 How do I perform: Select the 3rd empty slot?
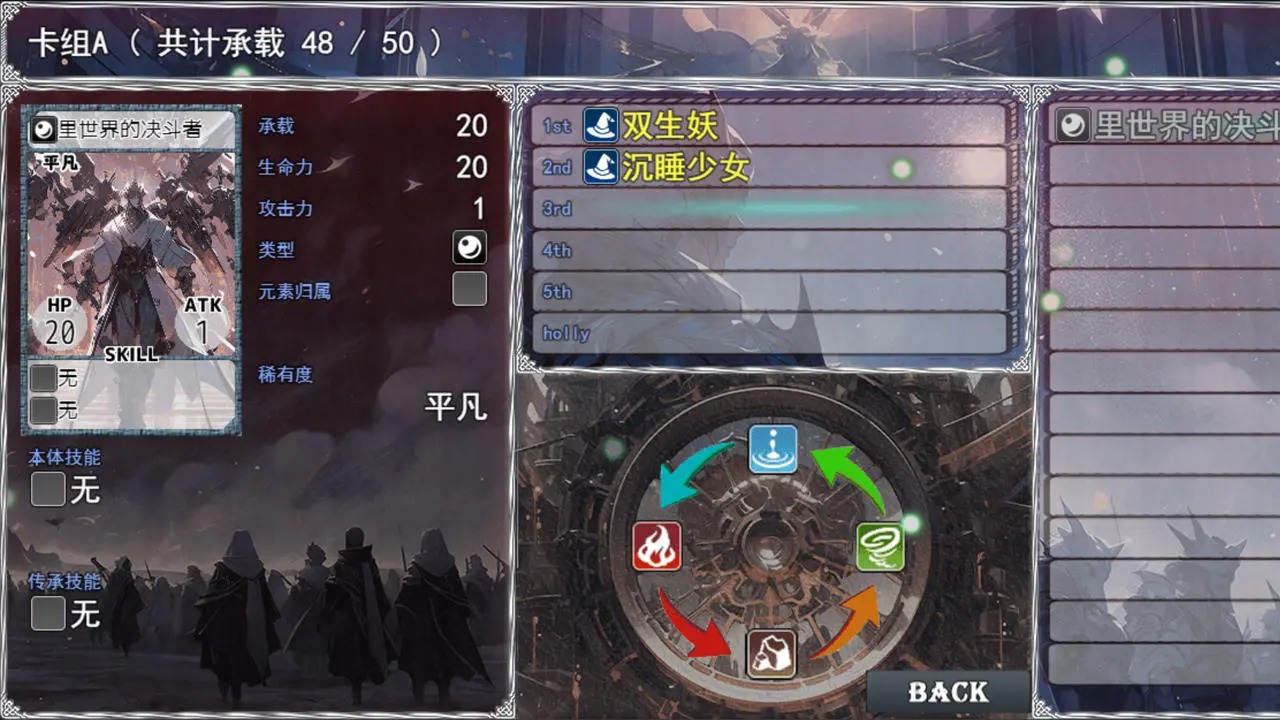pyautogui.click(x=770, y=209)
